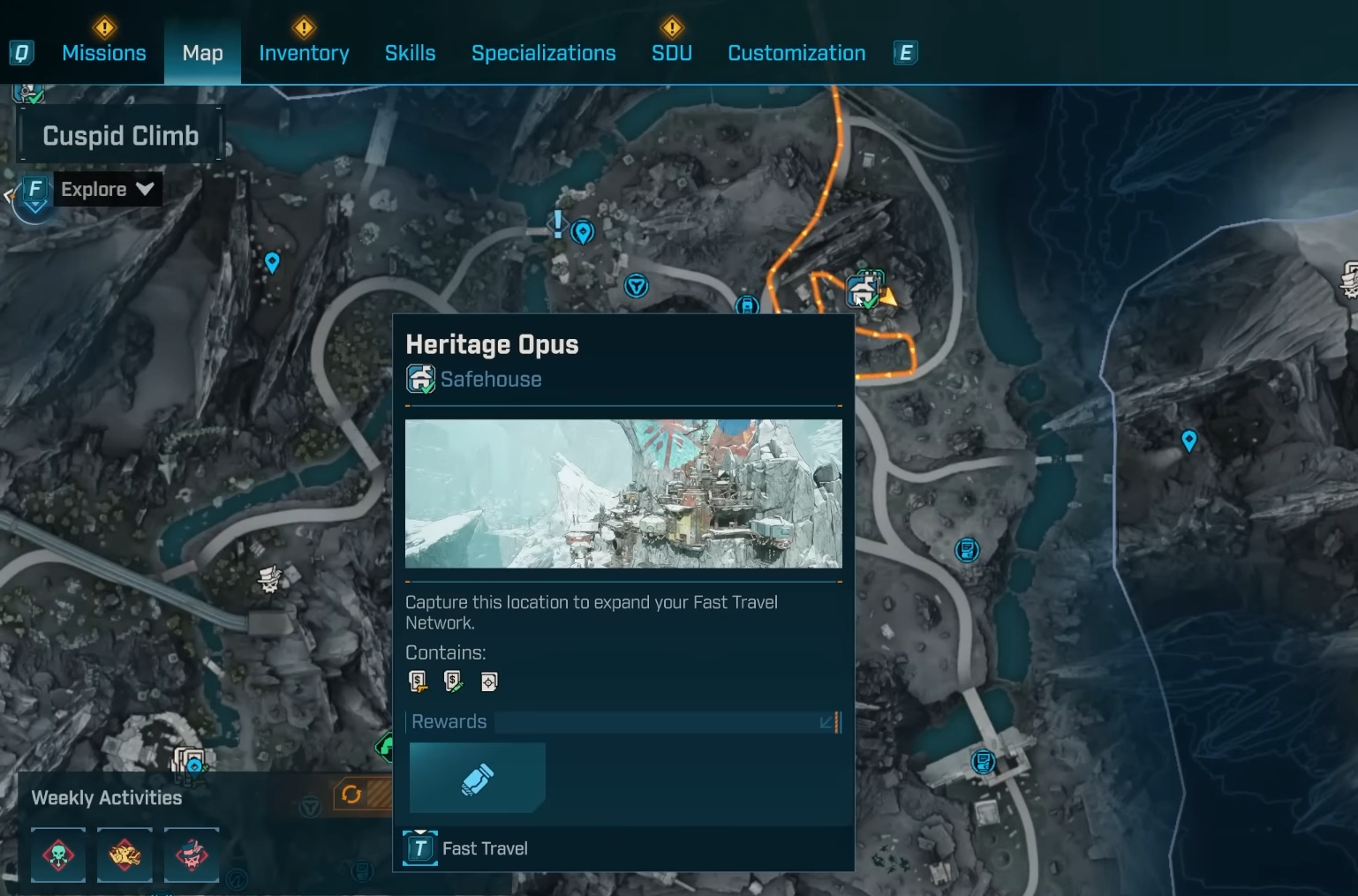Screen dimensions: 1358x896
Task: Select the Heritage Opus safehouse map marker
Action: coord(863,290)
